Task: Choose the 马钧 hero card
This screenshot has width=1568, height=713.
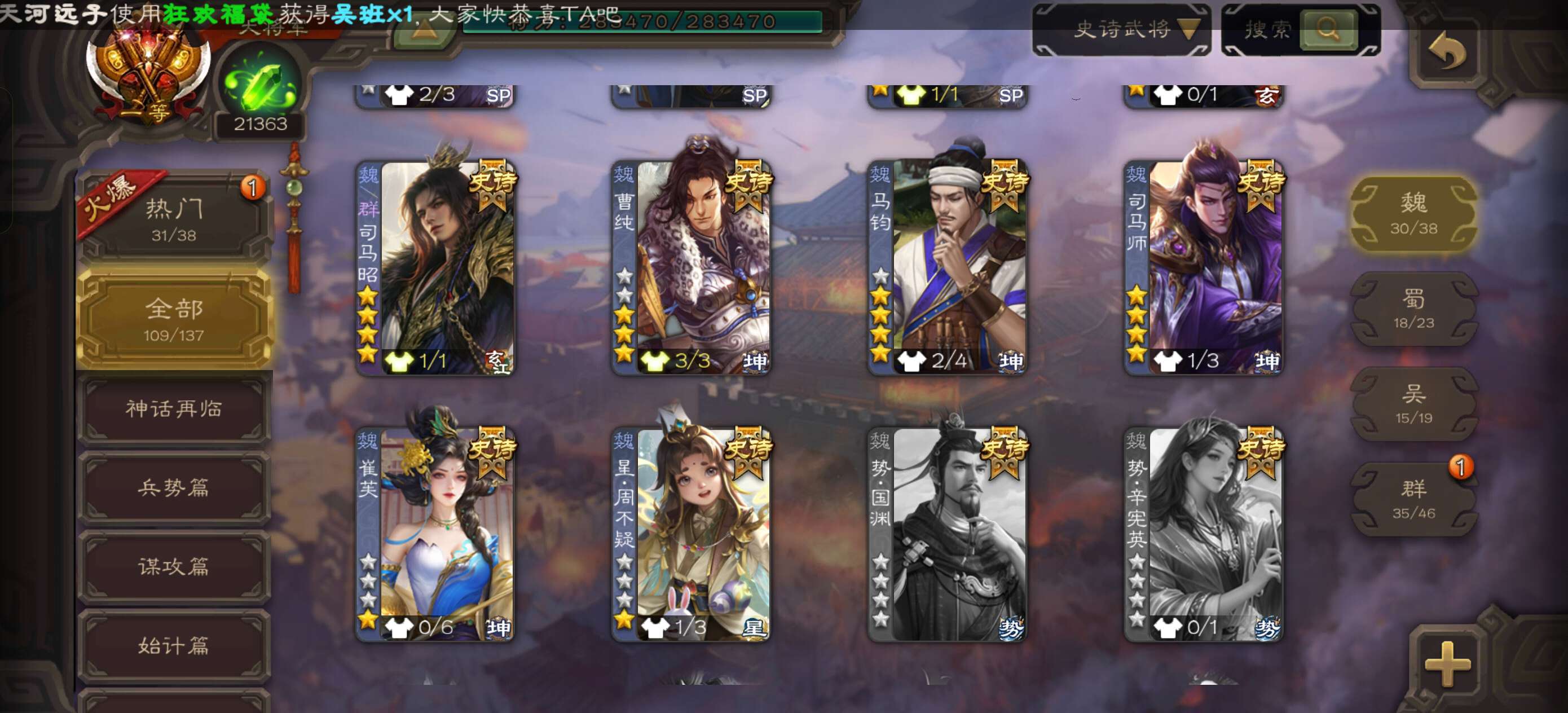Action: pyautogui.click(x=948, y=268)
